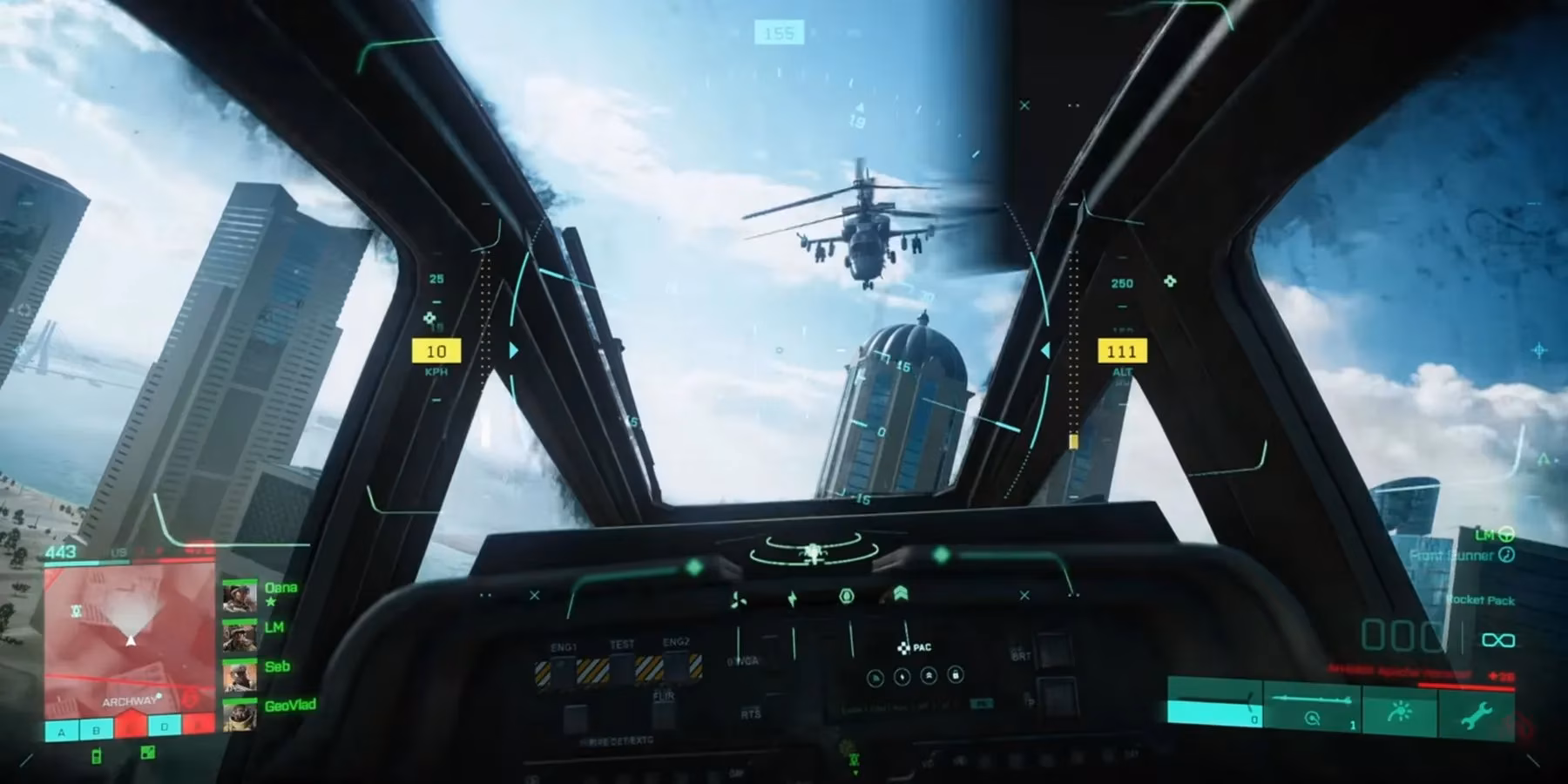This screenshot has width=1568, height=784.
Task: Click the rank chevron icon above the console
Action: 902,592
